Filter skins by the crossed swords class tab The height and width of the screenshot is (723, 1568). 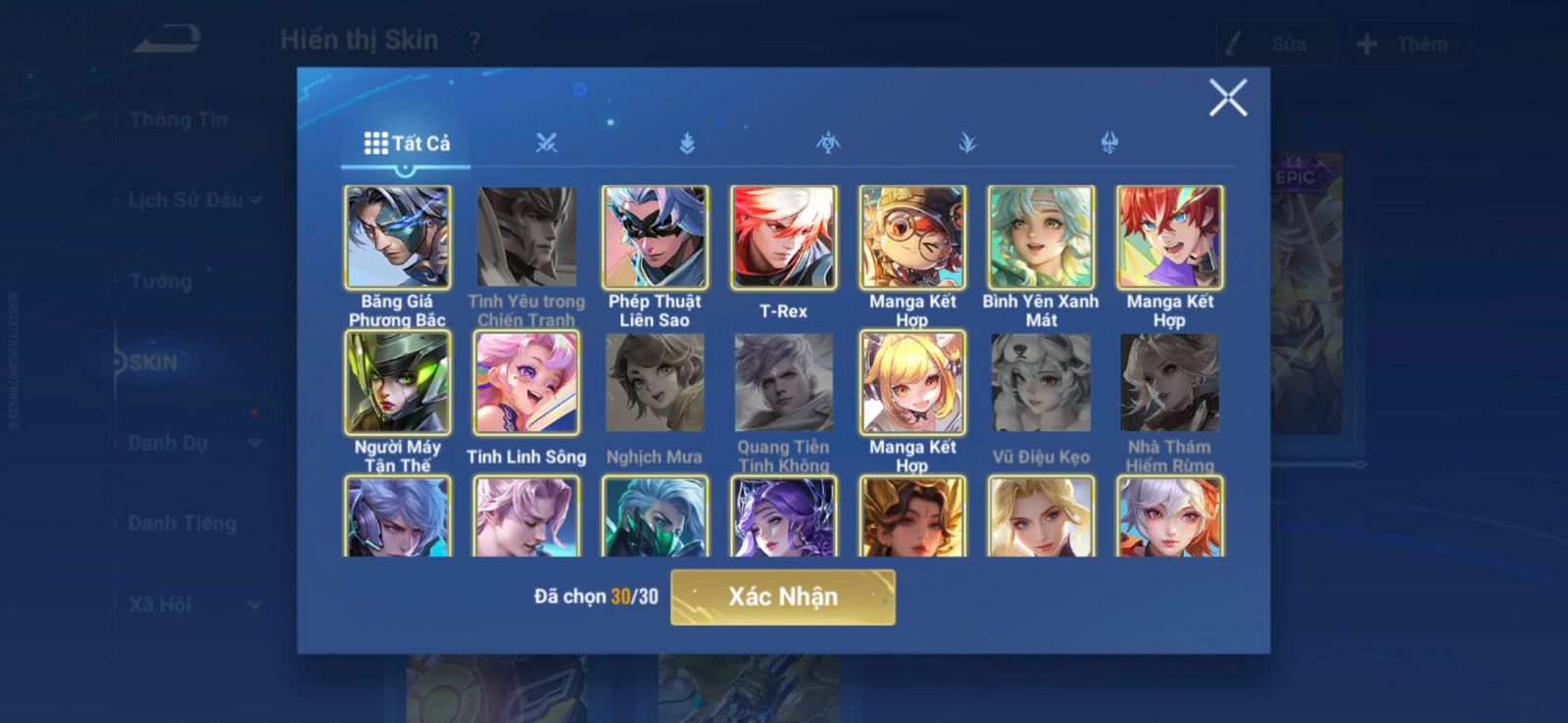(546, 143)
